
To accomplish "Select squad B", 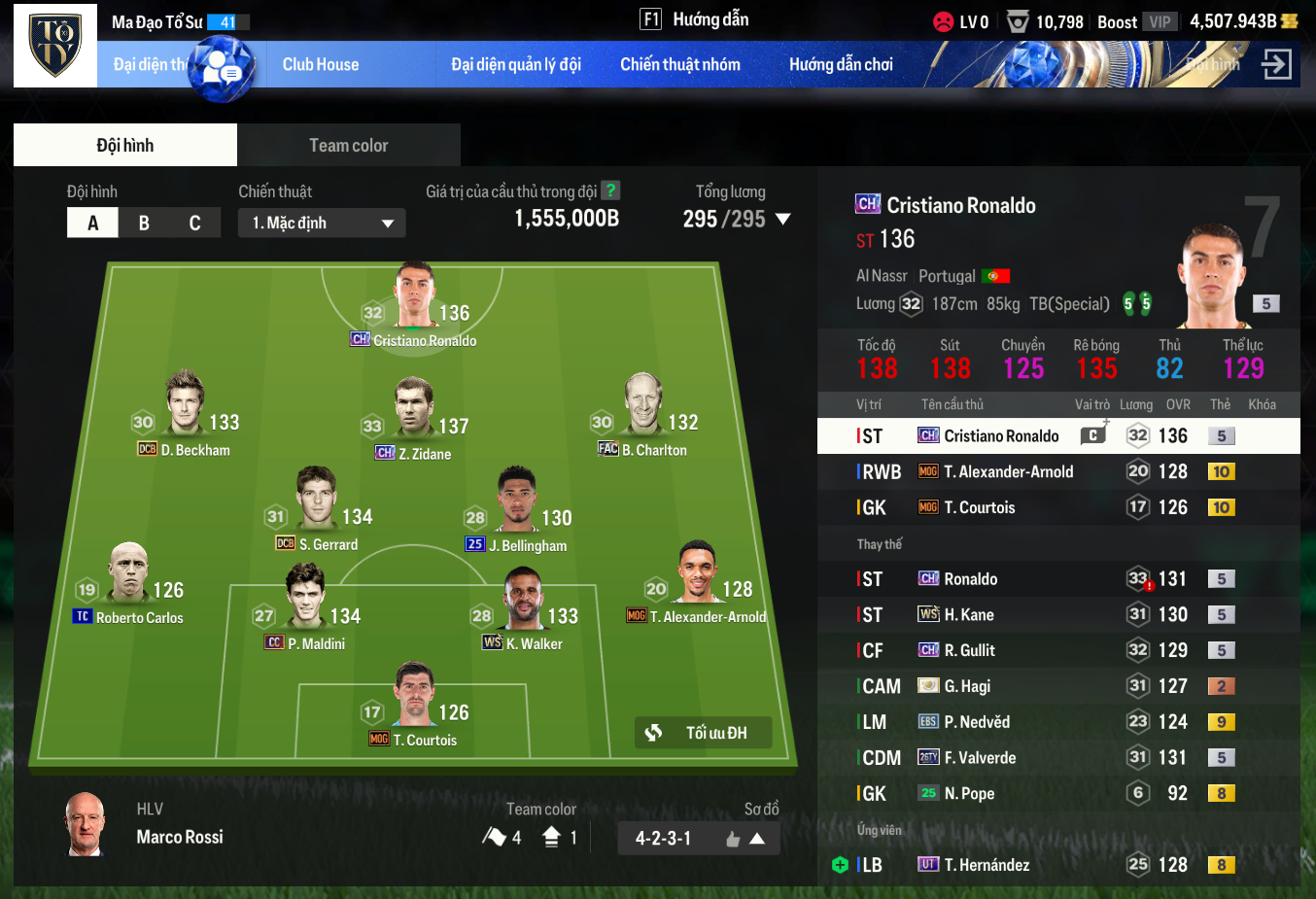I will pos(144,223).
